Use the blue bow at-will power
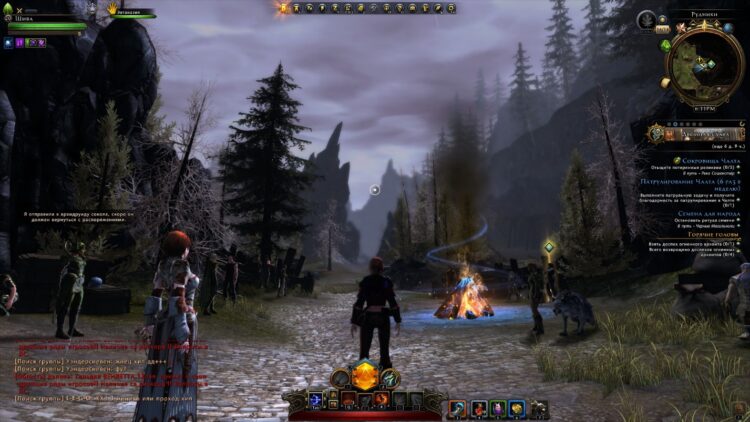750x422 pixels. click(316, 400)
